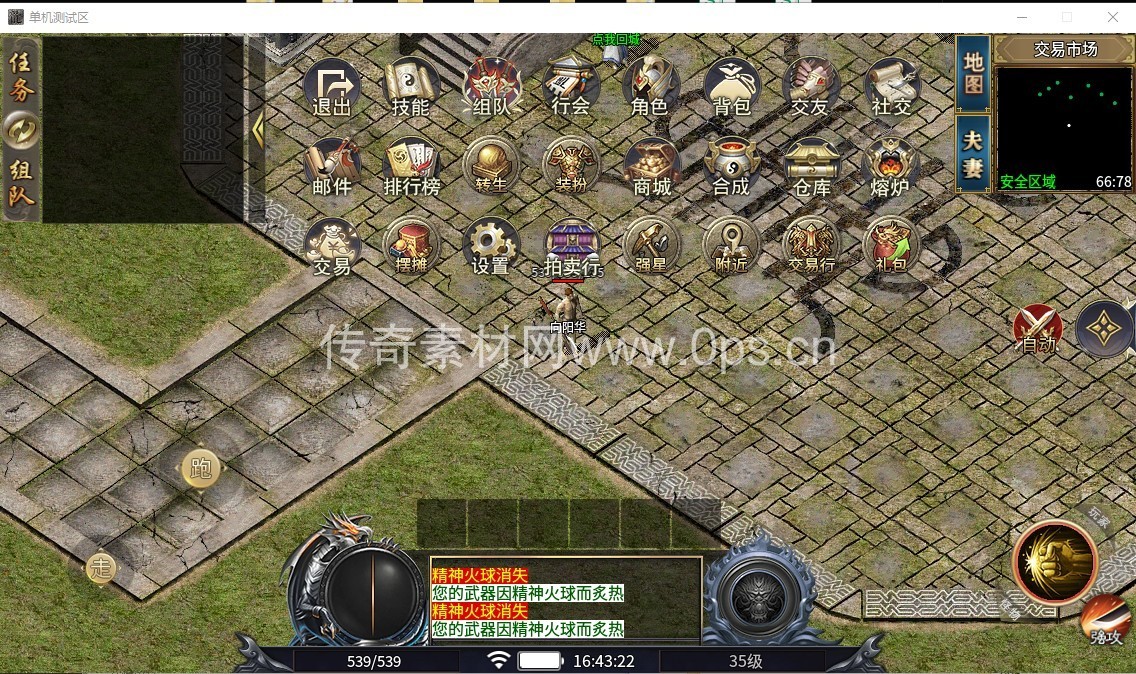Open the 设置 settings gear
The image size is (1136, 674).
491,247
